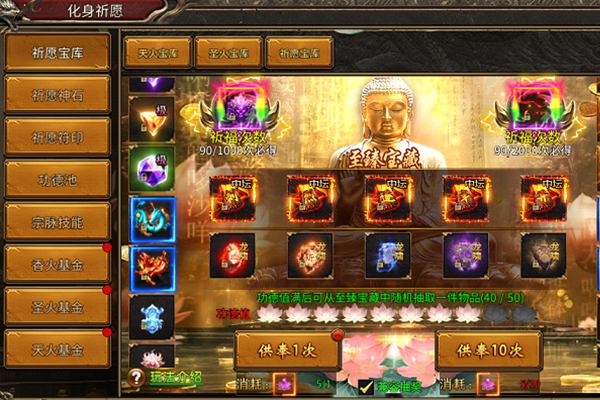Toggle the checkbox beside the lotus cost
This screenshot has width=600, height=400.
[x=366, y=386]
